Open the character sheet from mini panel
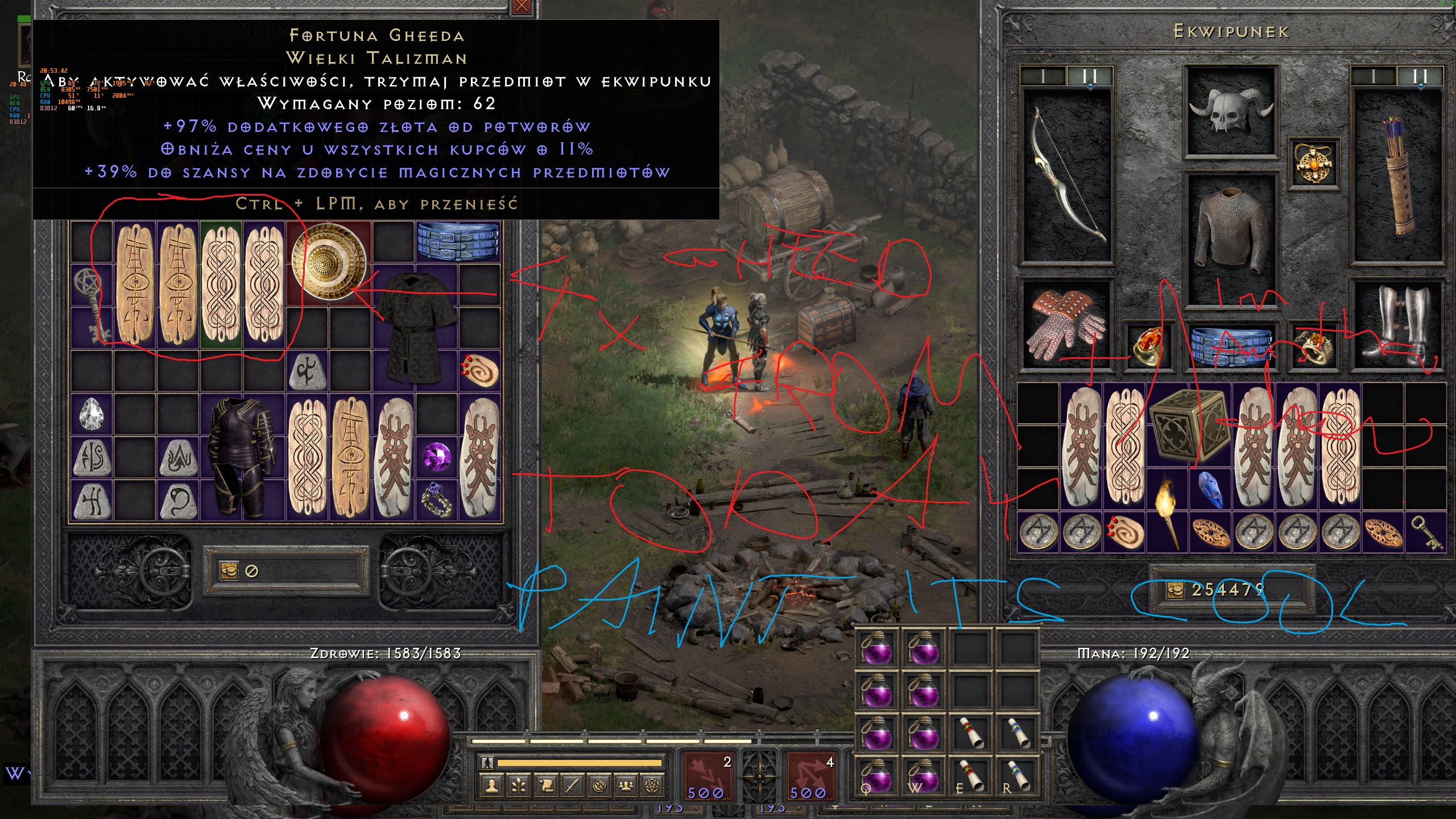Screen dimensions: 1456x819 pos(492,785)
